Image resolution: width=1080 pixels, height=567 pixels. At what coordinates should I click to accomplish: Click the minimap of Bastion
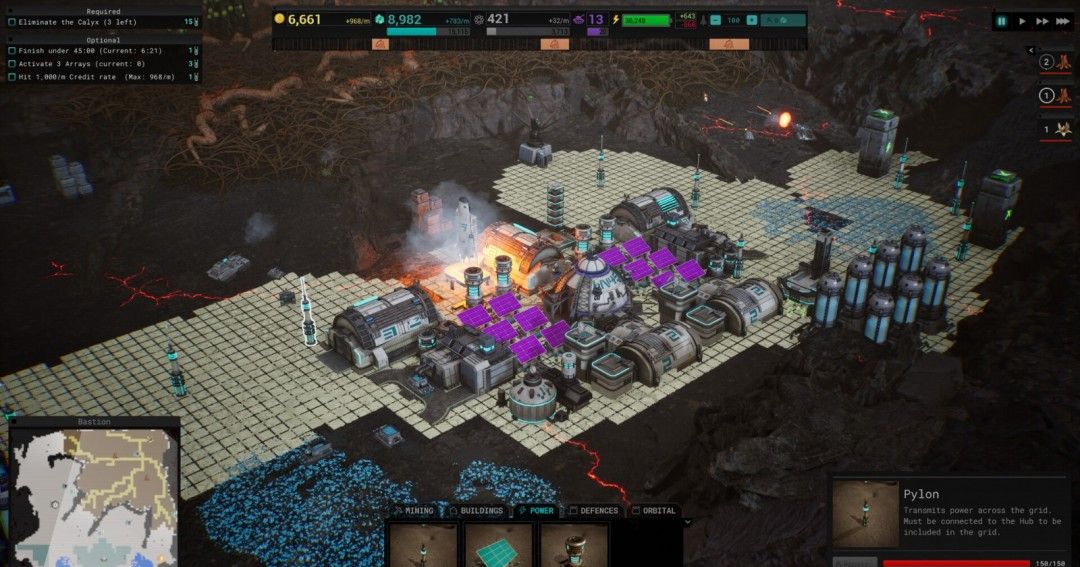tap(95, 497)
